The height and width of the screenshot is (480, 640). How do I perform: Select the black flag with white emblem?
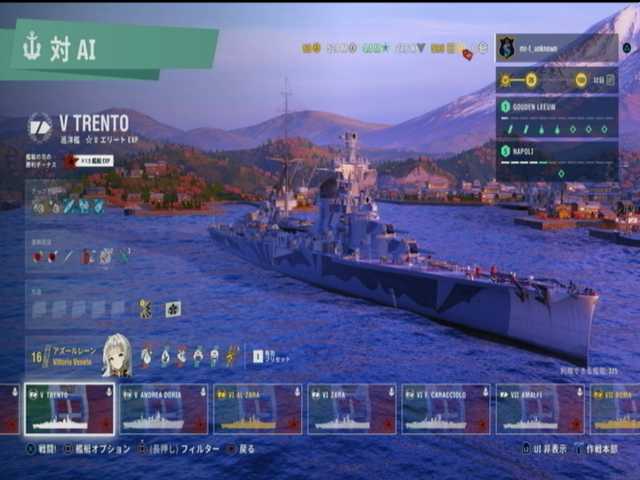(x=173, y=309)
